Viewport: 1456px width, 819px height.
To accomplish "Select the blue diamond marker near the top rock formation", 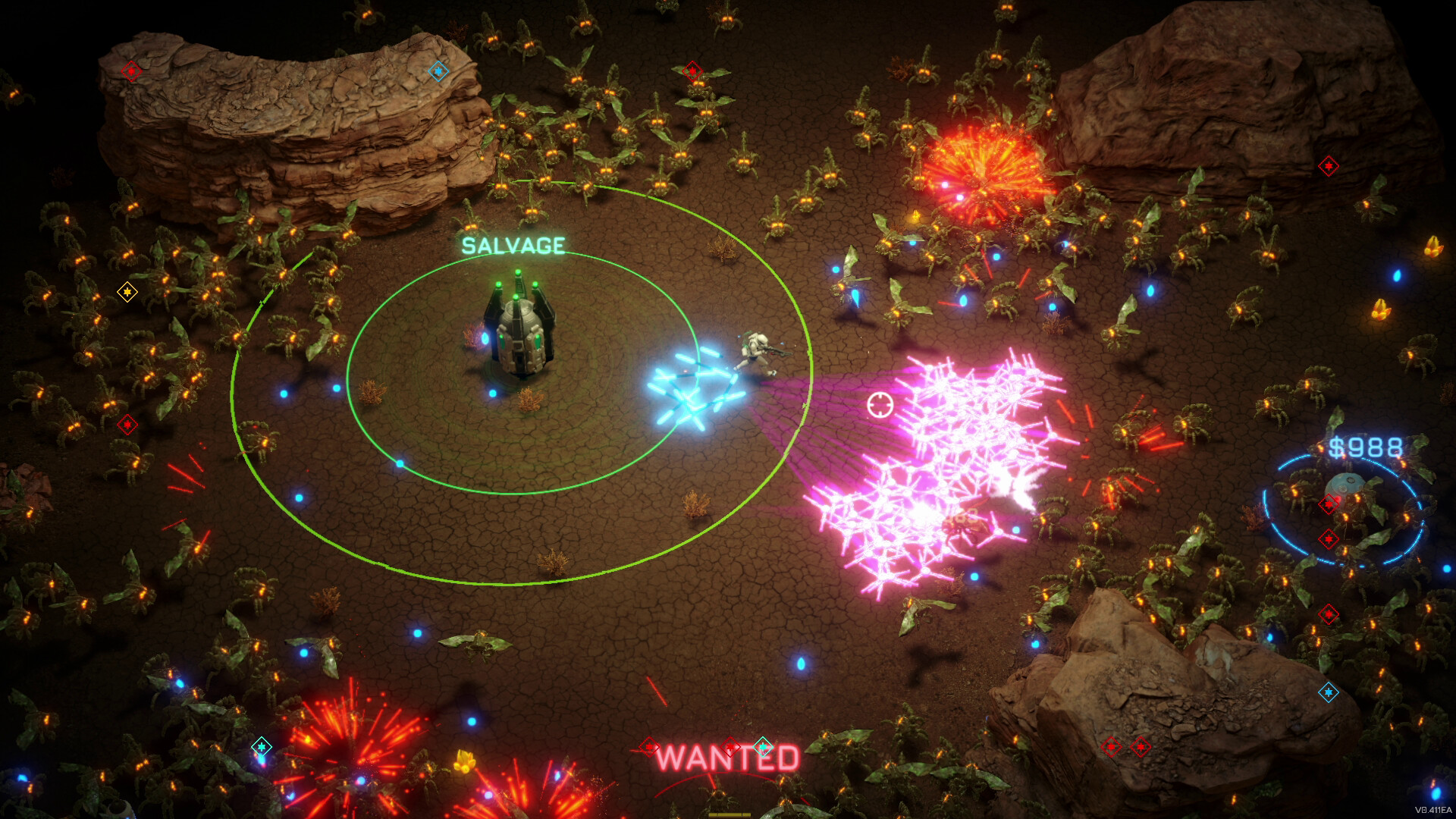I will (438, 71).
